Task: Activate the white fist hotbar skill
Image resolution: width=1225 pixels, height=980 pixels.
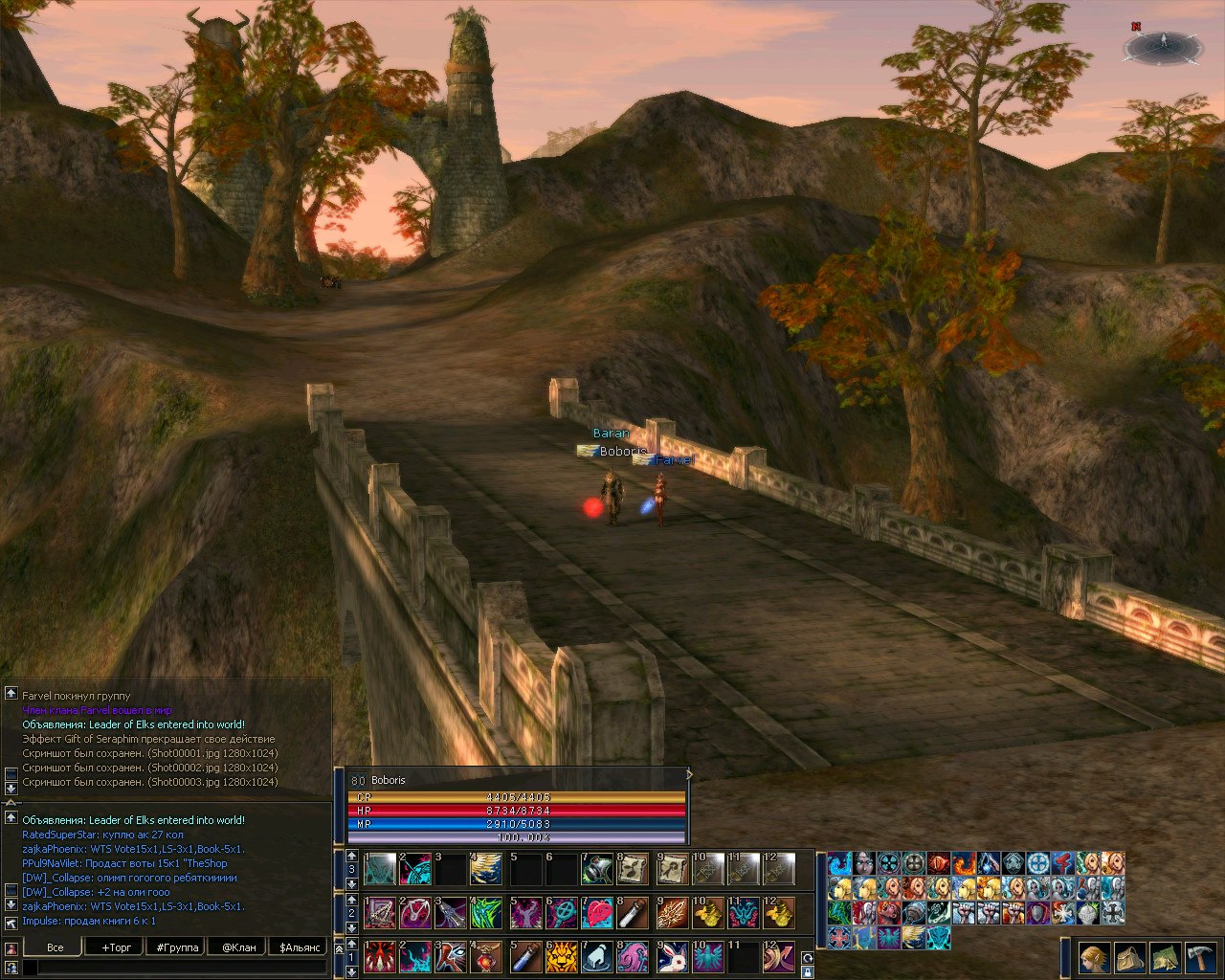Action: (x=598, y=956)
